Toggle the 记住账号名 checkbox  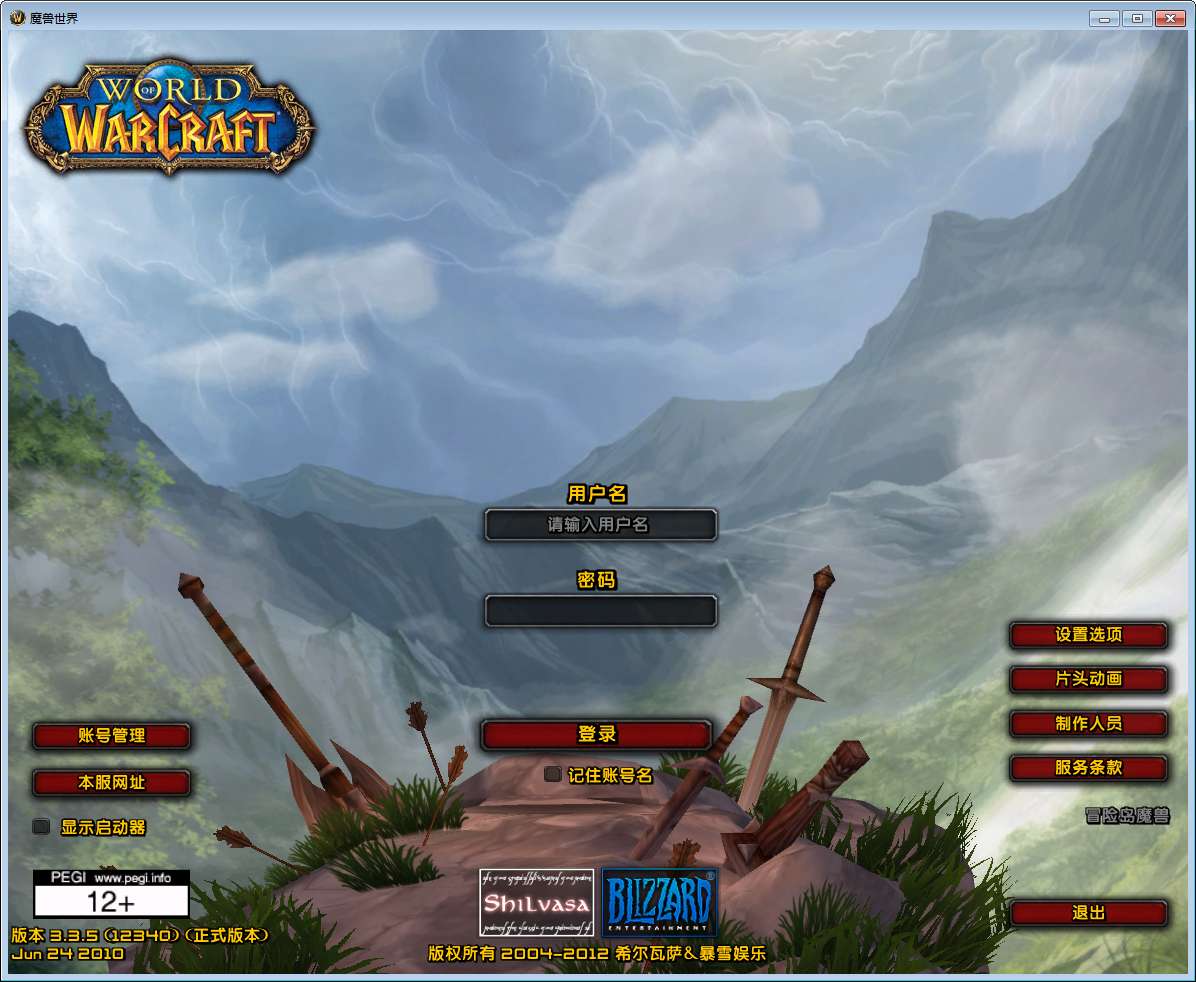pyautogui.click(x=552, y=774)
